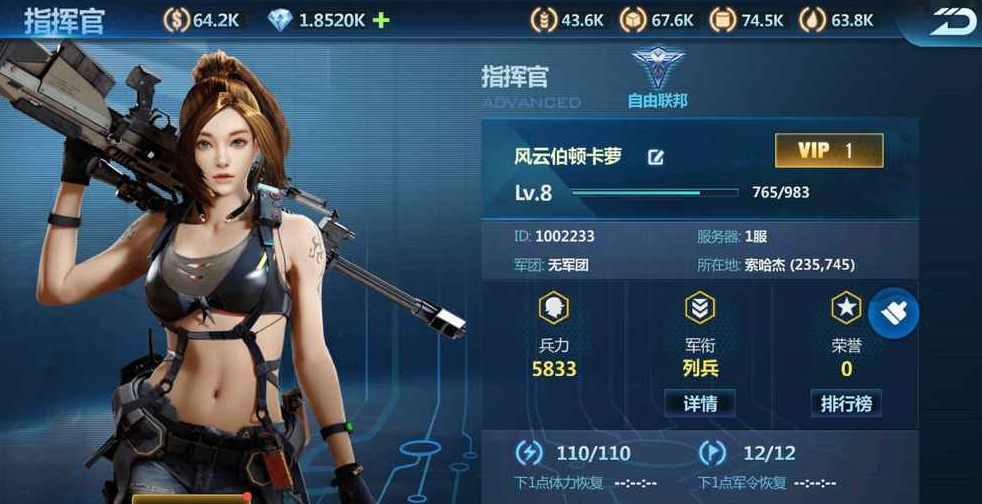The width and height of the screenshot is (982, 504).
Task: Add diamonds with the green plus
Action: point(380,20)
